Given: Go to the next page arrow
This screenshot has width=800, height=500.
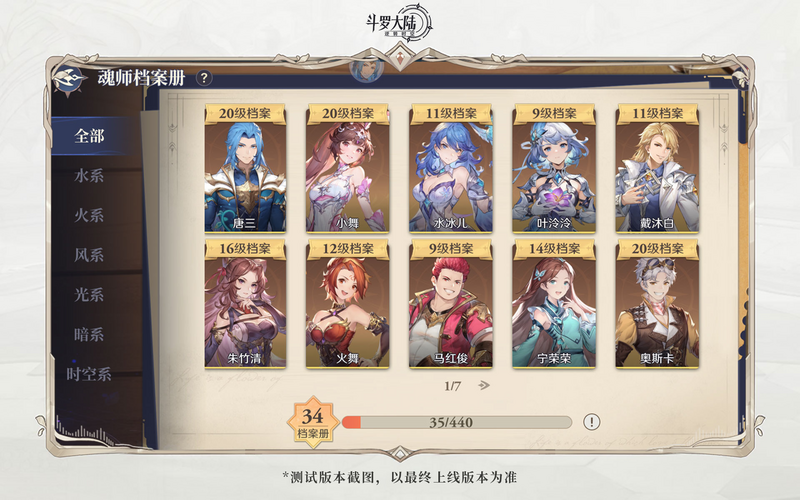Looking at the screenshot, I should (484, 385).
